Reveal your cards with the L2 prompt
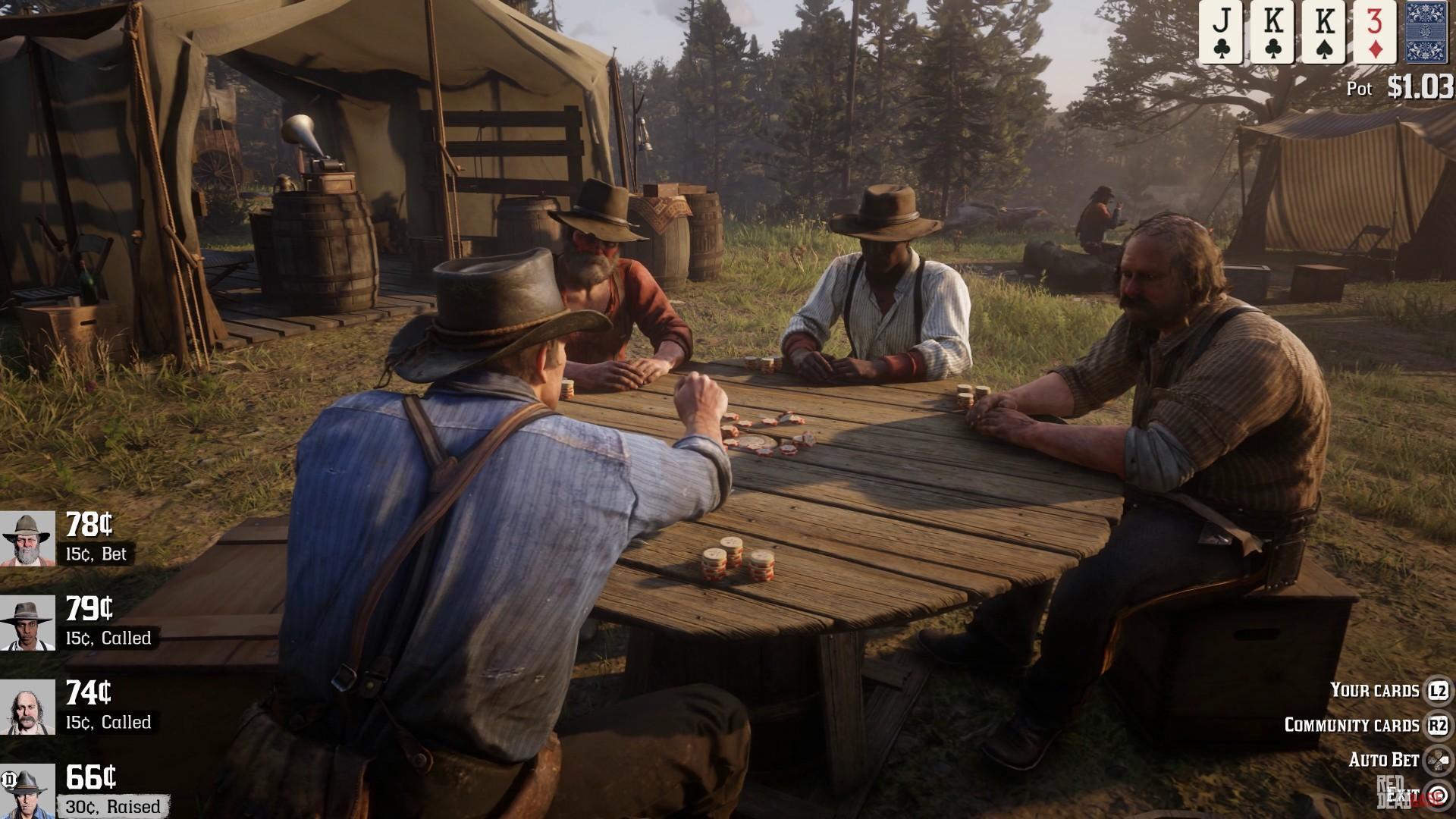 [1439, 690]
